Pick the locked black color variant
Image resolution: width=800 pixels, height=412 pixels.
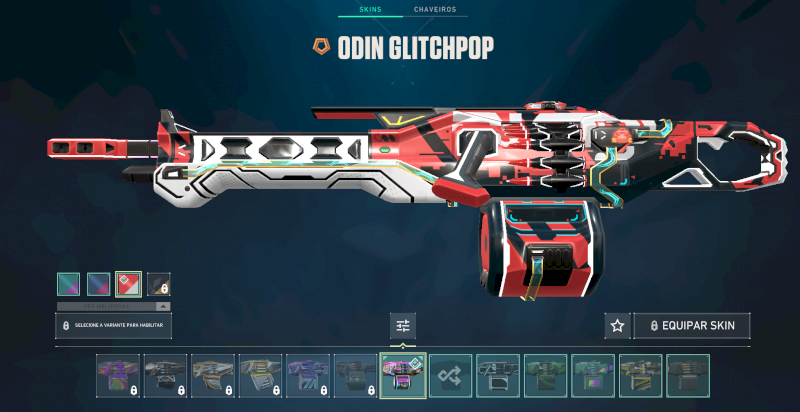tap(158, 284)
